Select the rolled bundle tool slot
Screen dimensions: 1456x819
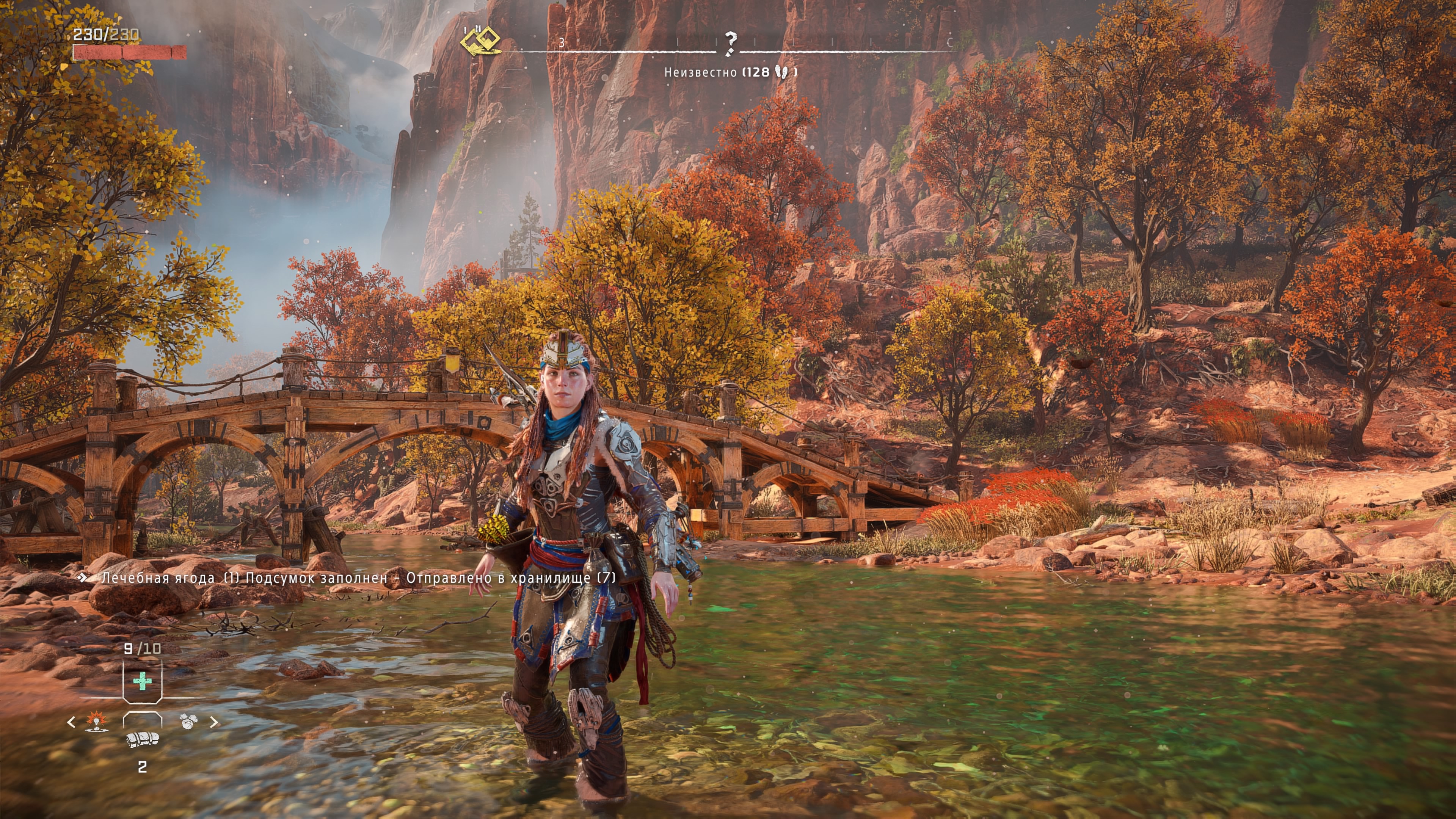click(143, 739)
